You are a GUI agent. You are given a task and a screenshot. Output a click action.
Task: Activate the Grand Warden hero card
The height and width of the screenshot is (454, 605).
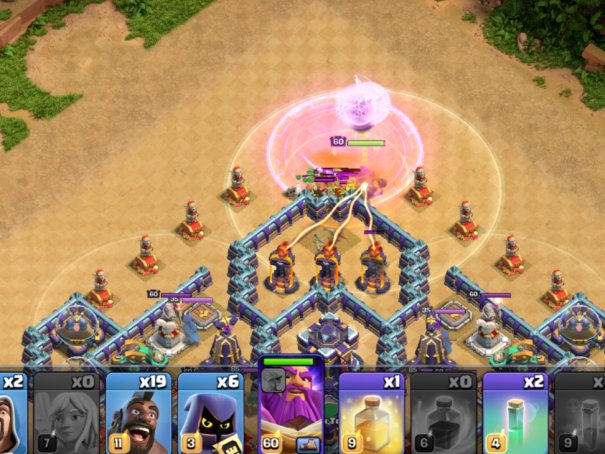point(290,407)
